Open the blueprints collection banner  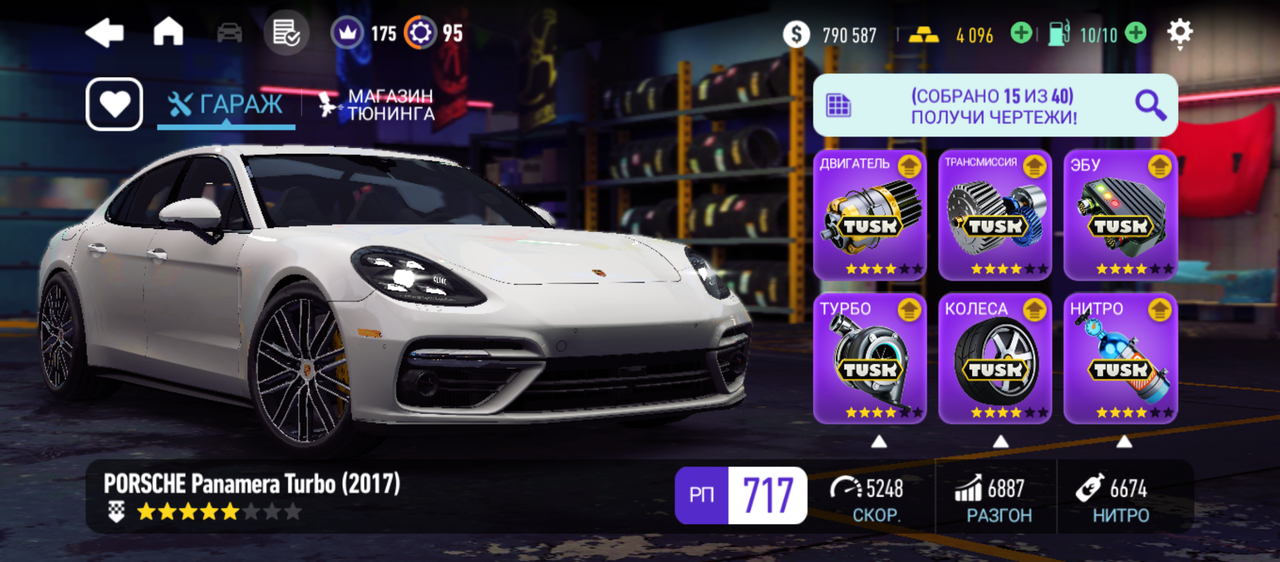pos(994,105)
